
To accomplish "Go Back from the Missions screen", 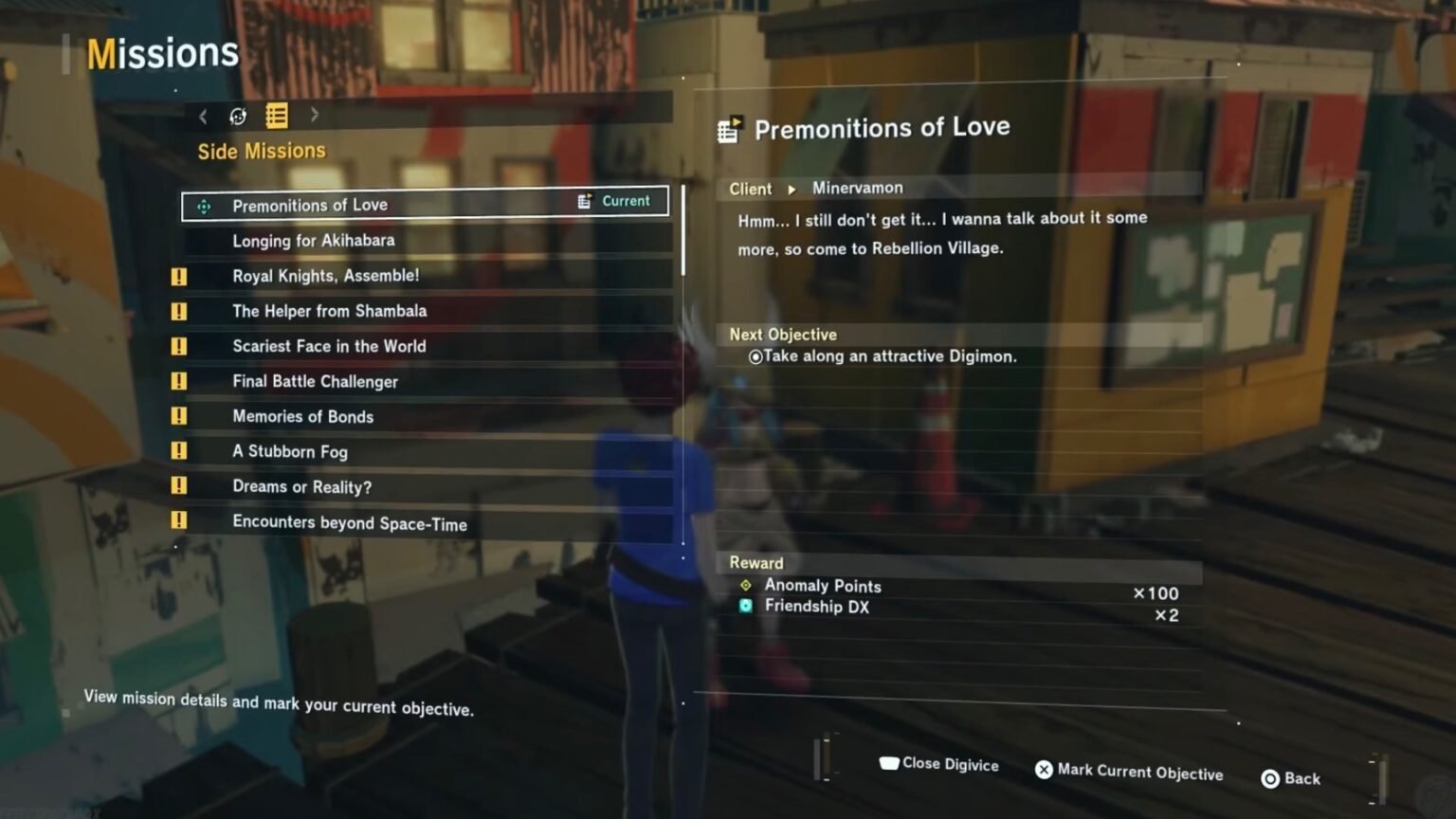I will (x=1291, y=778).
